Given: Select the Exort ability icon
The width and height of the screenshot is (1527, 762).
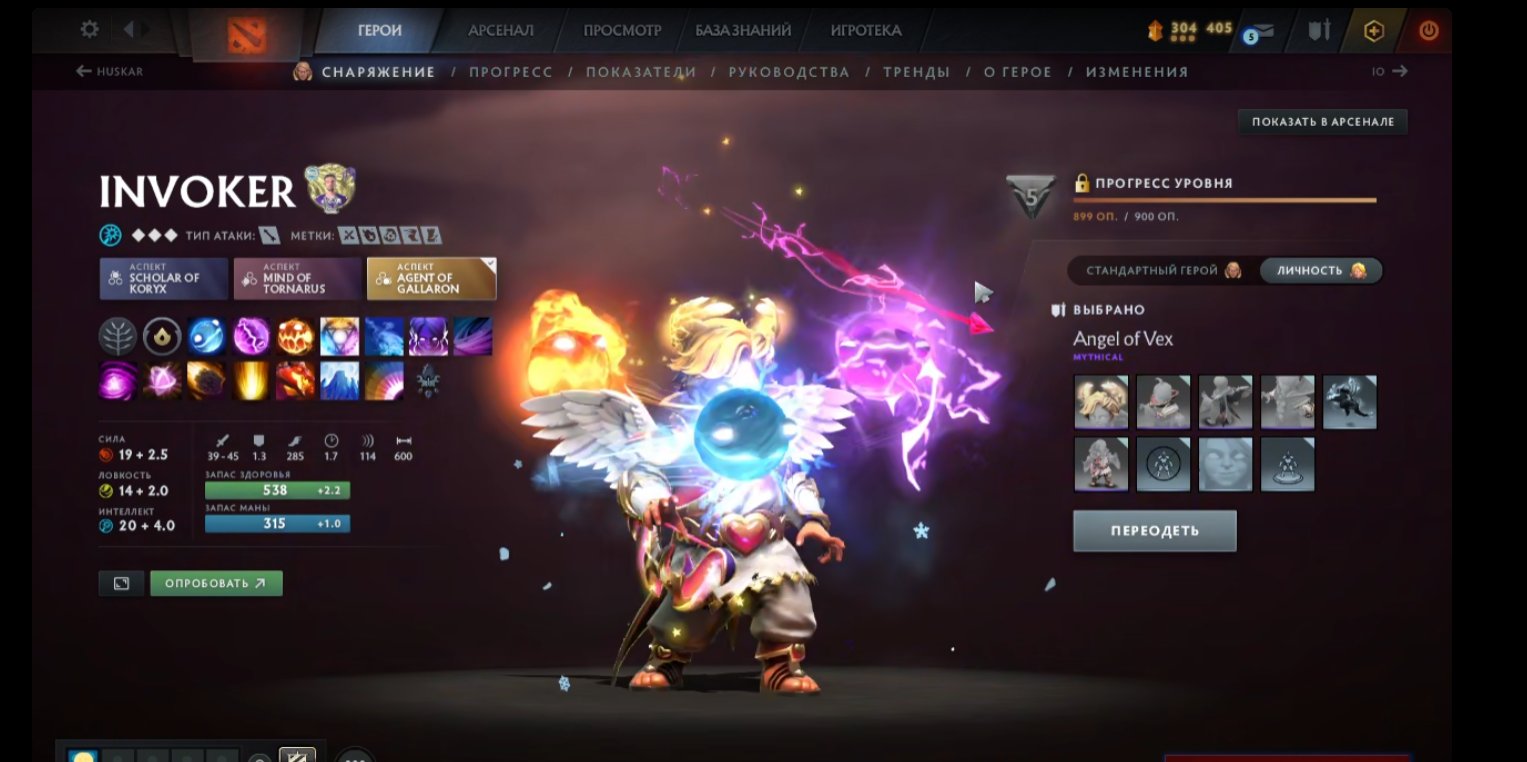Looking at the screenshot, I should pyautogui.click(x=295, y=336).
